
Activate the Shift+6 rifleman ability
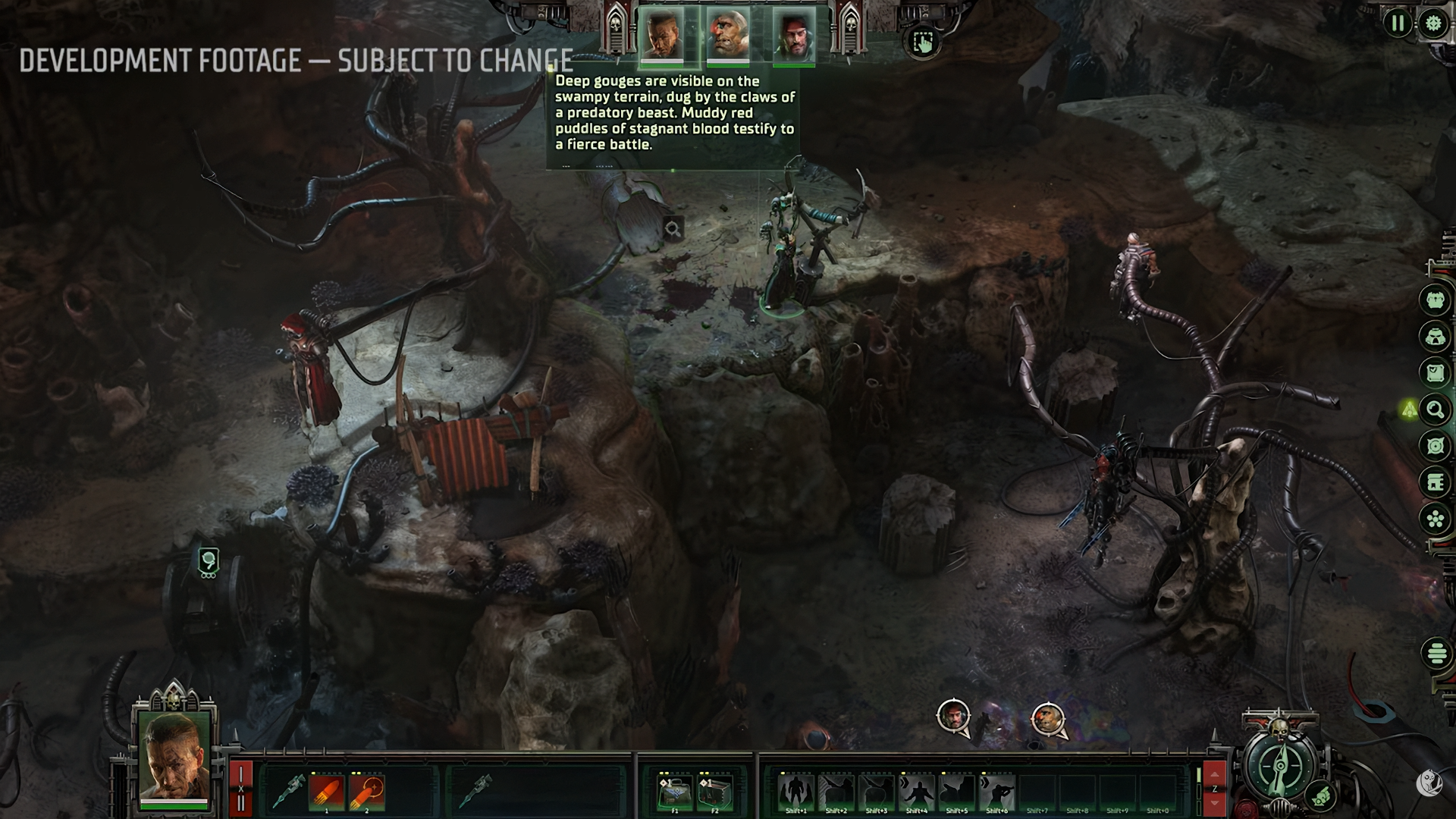tap(996, 792)
